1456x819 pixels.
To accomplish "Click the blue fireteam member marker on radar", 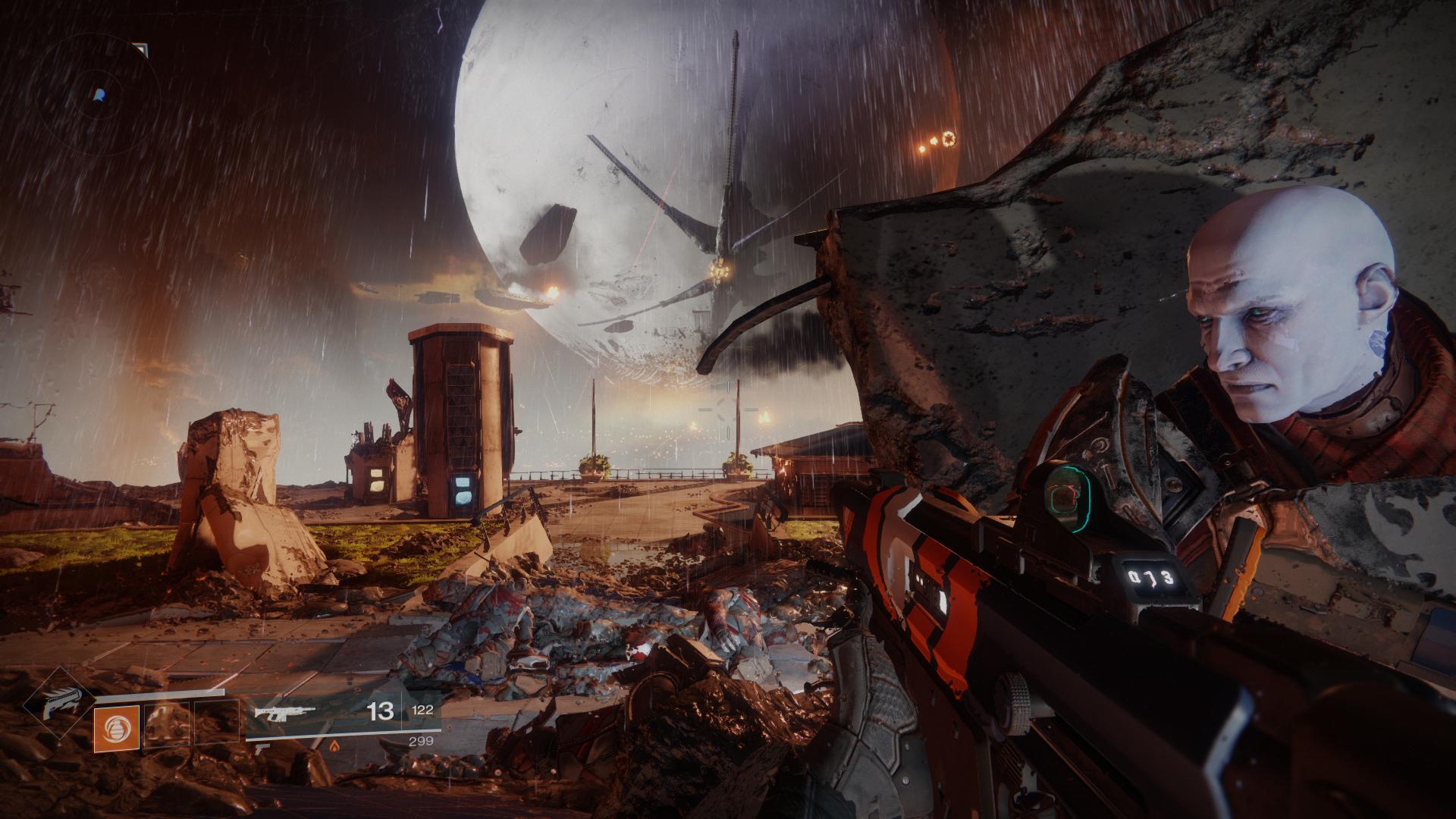I will (99, 95).
